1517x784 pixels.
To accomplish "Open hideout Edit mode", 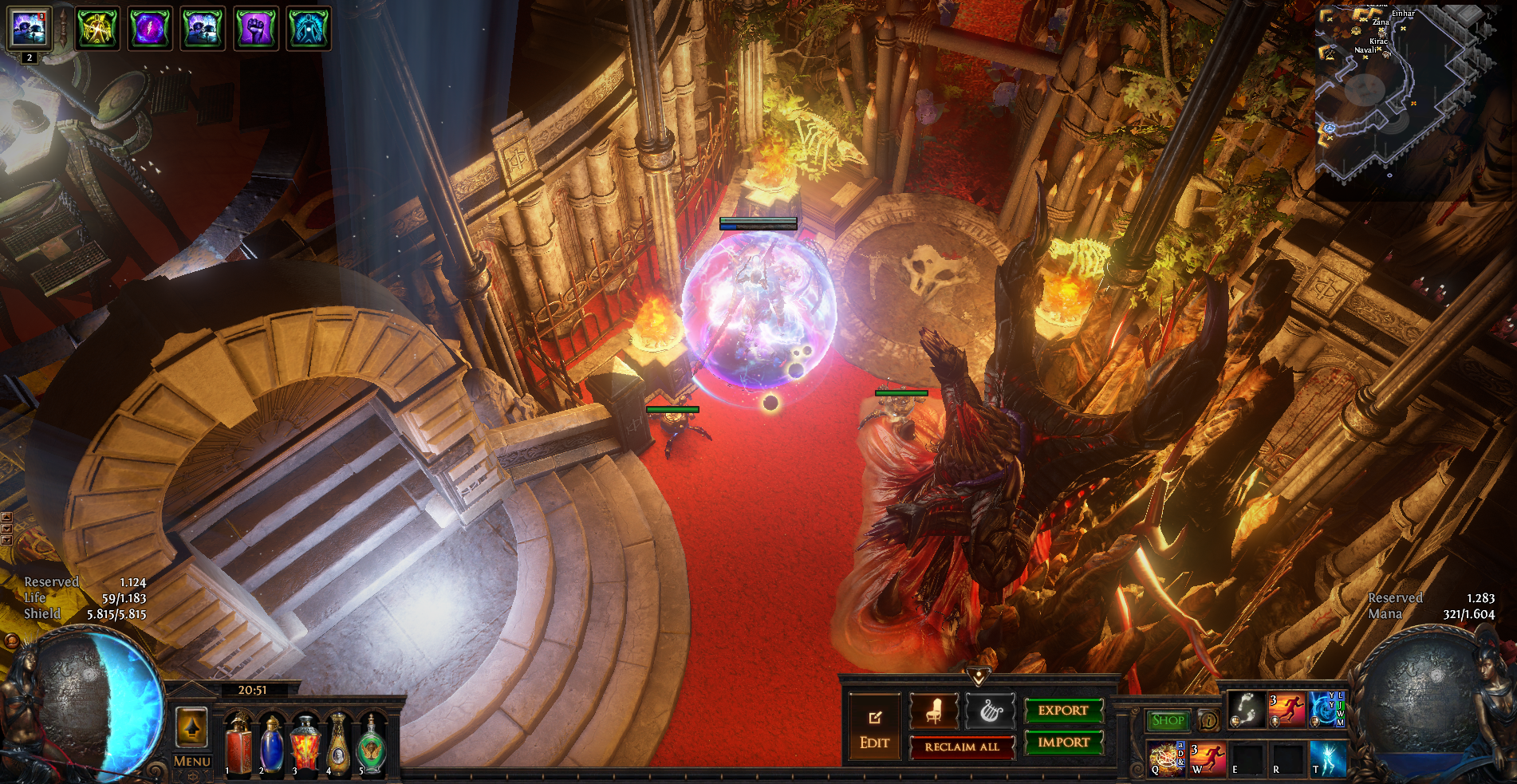I will tap(874, 727).
